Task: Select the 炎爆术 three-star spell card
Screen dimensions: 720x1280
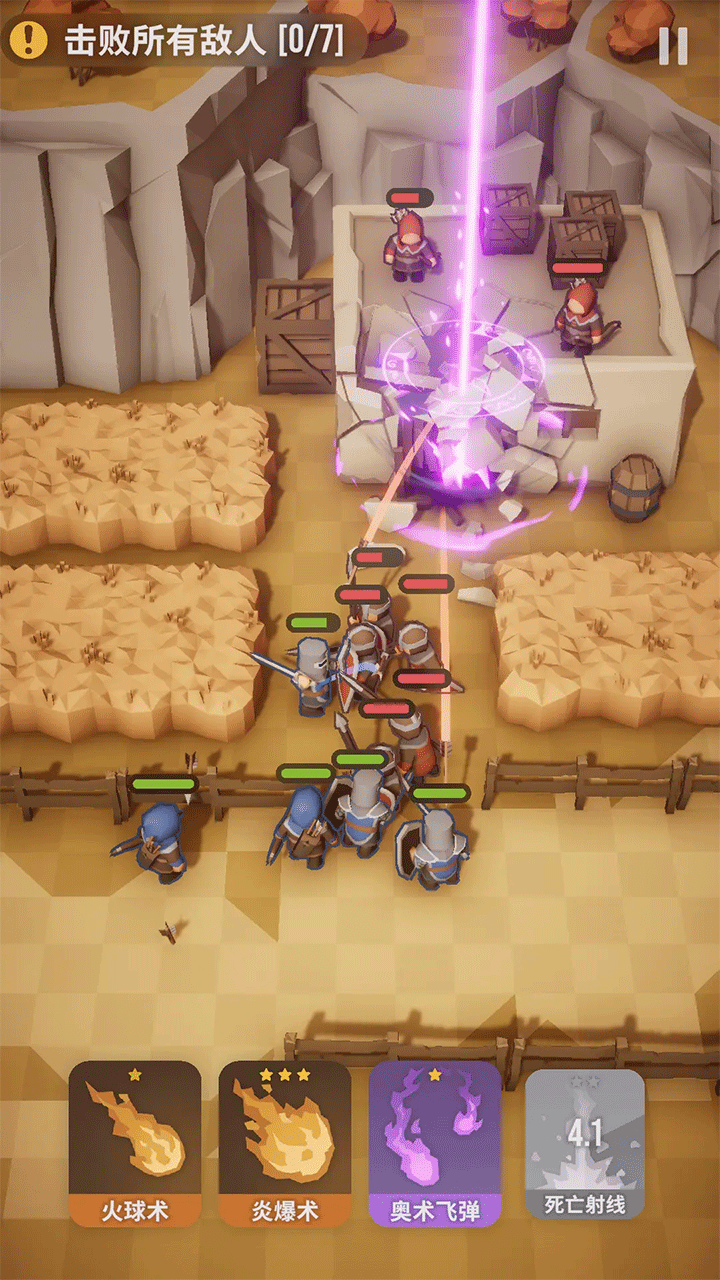Action: click(285, 1144)
